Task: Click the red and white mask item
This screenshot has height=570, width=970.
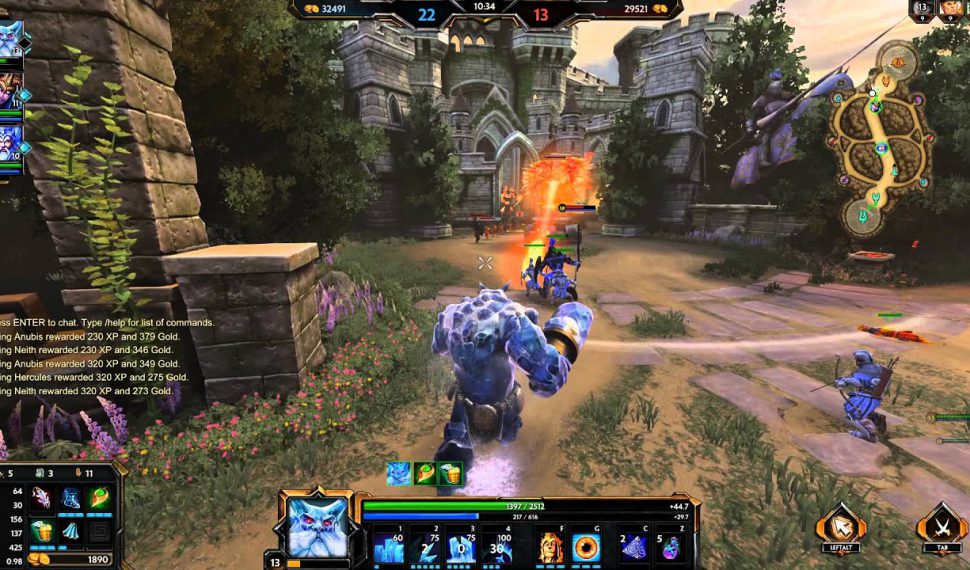Action: coord(41,498)
